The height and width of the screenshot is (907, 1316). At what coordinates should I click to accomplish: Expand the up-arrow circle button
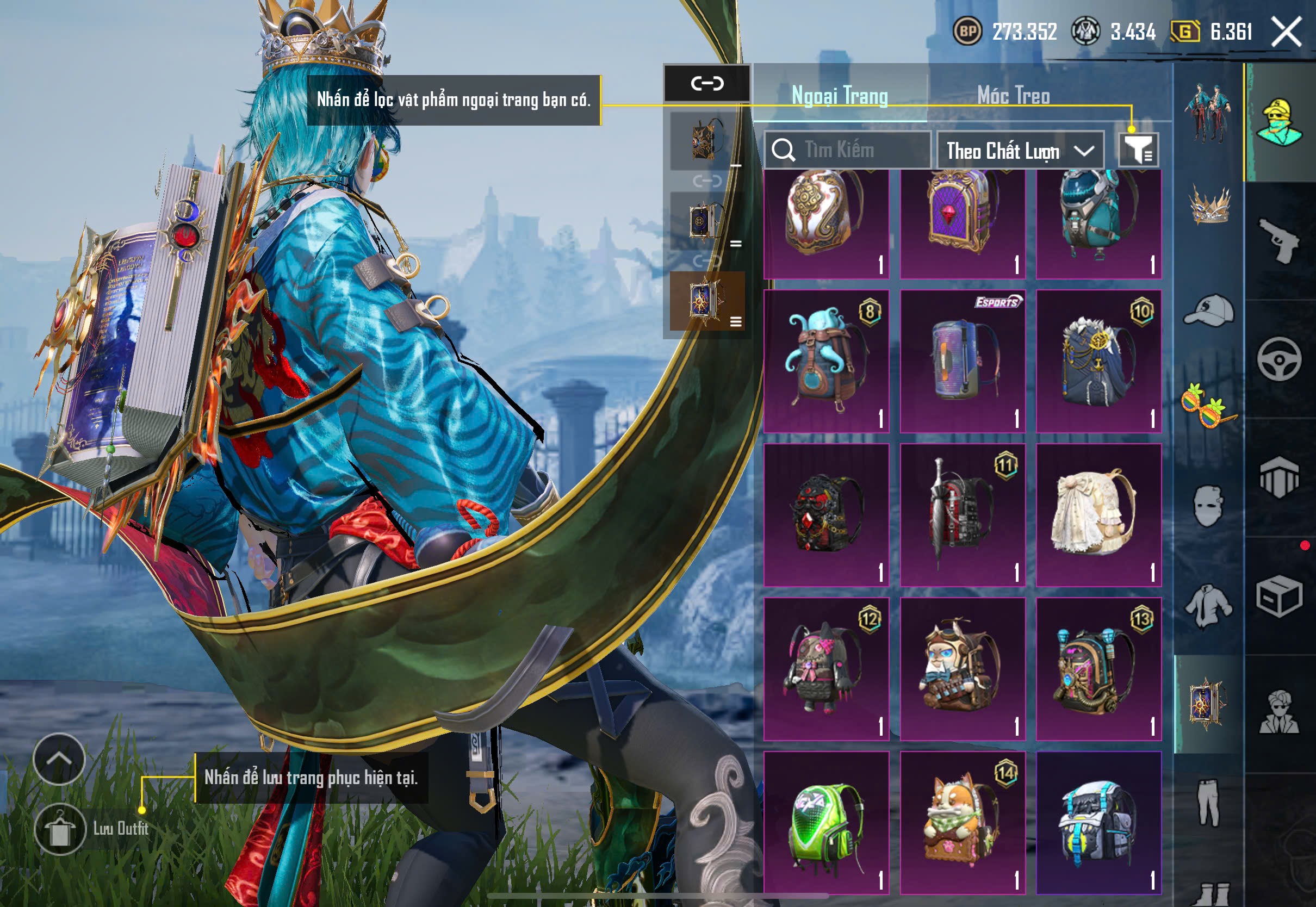59,758
